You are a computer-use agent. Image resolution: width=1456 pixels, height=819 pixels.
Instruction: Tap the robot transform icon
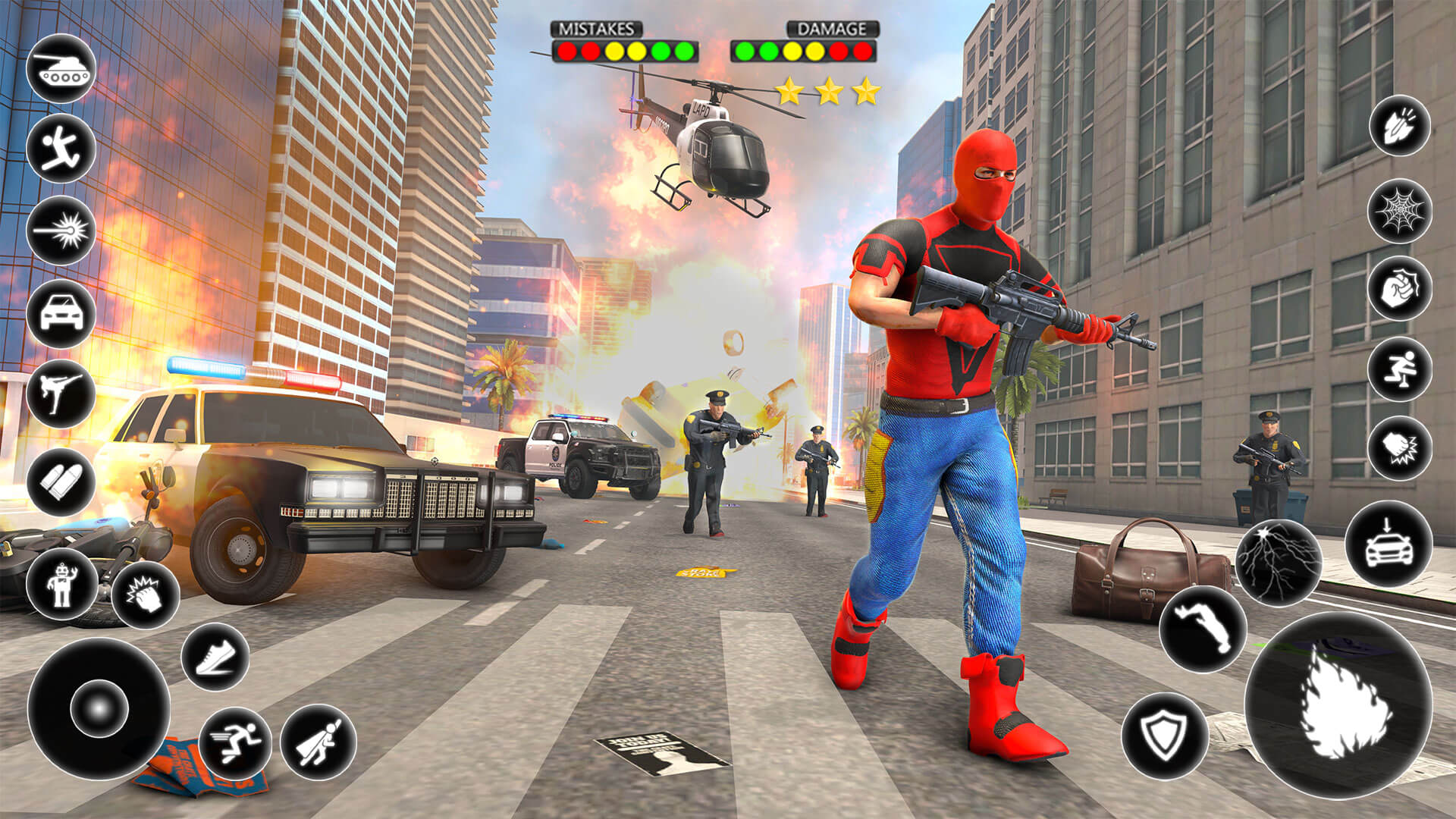(x=63, y=584)
